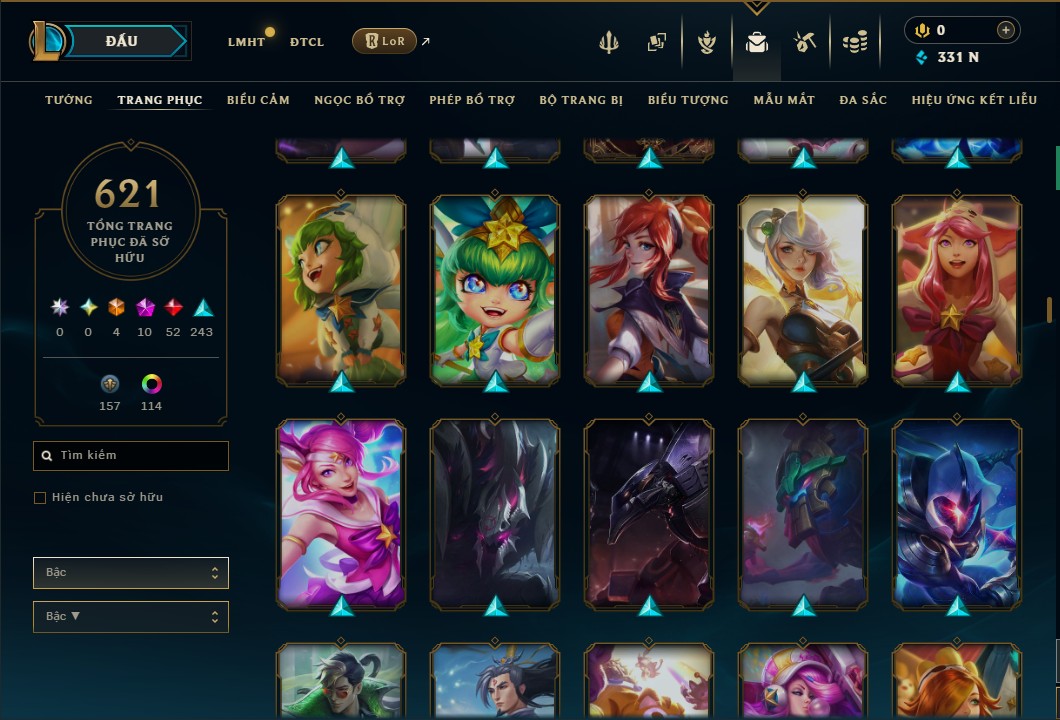Open the HIỆU ỨNG KẾT LIỄU tab
This screenshot has height=720, width=1060.
975,100
